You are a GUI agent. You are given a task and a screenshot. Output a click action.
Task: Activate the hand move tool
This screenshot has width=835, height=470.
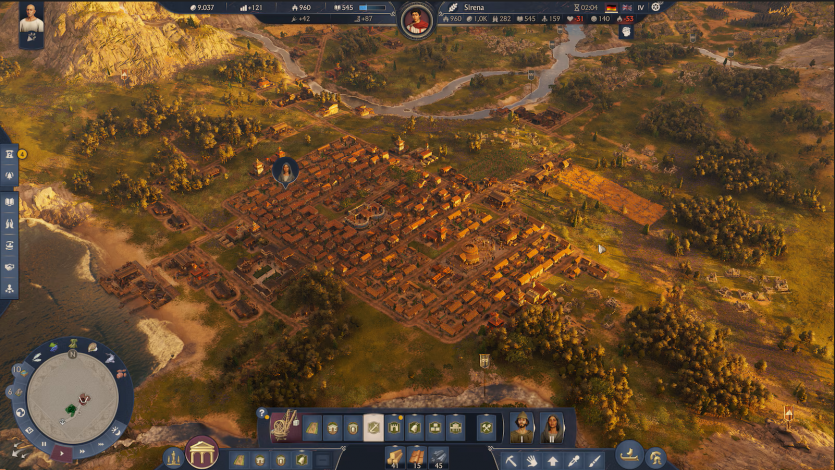click(530, 460)
